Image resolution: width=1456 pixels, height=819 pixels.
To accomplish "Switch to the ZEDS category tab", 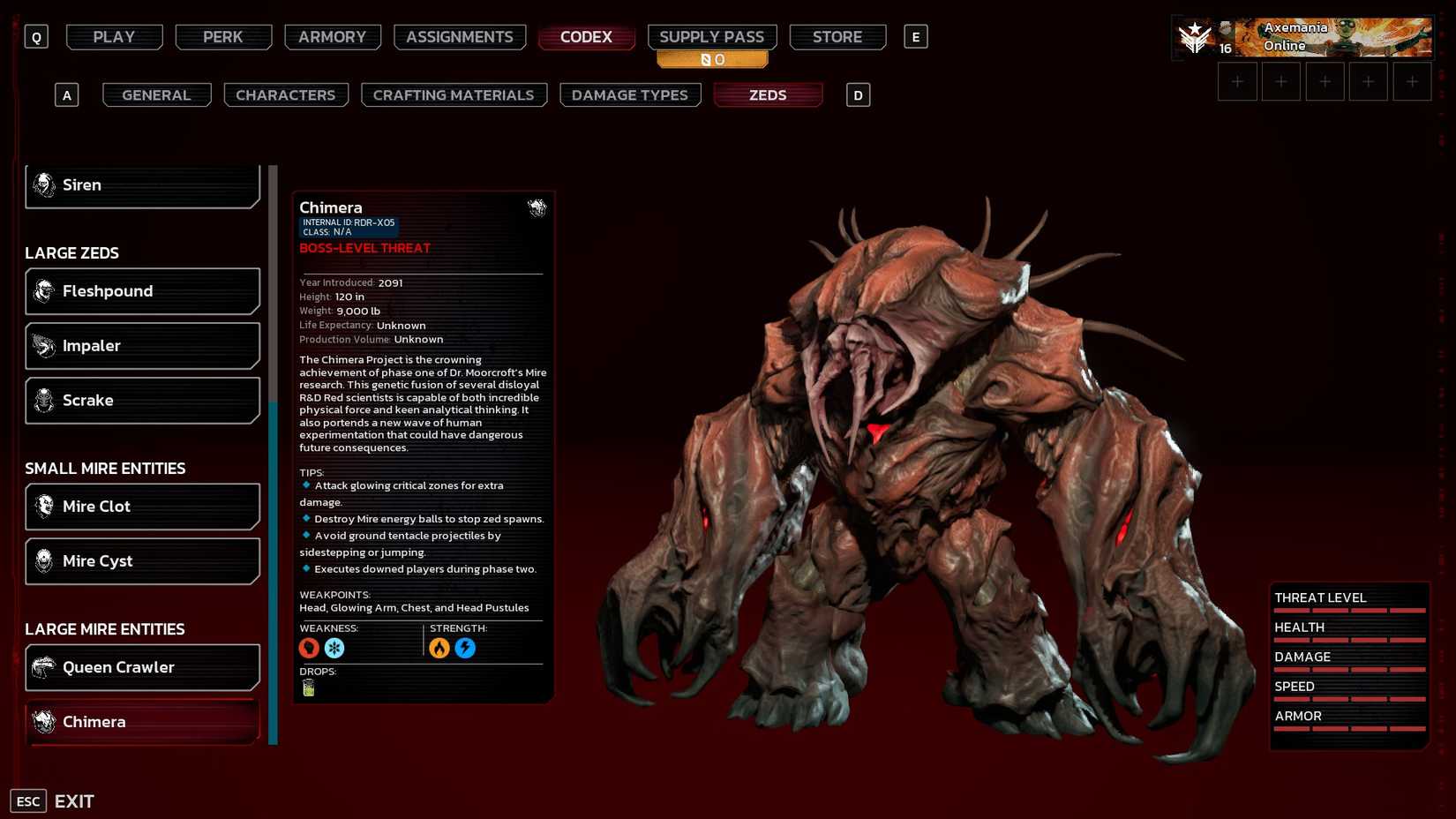I will [767, 94].
